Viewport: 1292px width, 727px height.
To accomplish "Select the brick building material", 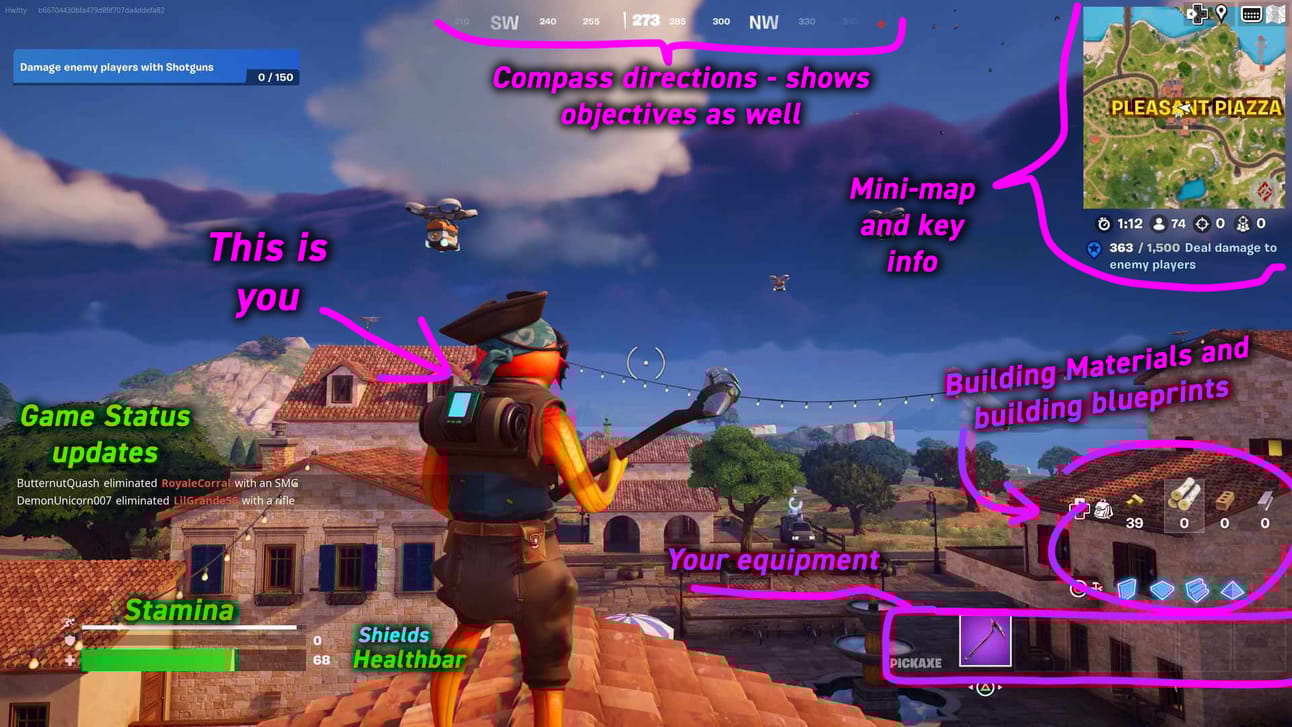I will pyautogui.click(x=1224, y=498).
